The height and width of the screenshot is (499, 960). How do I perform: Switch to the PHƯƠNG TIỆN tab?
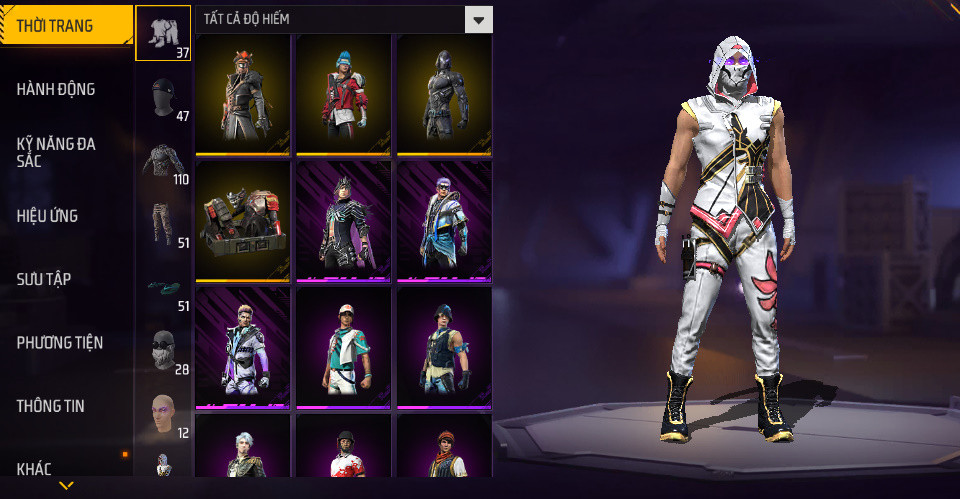60,343
